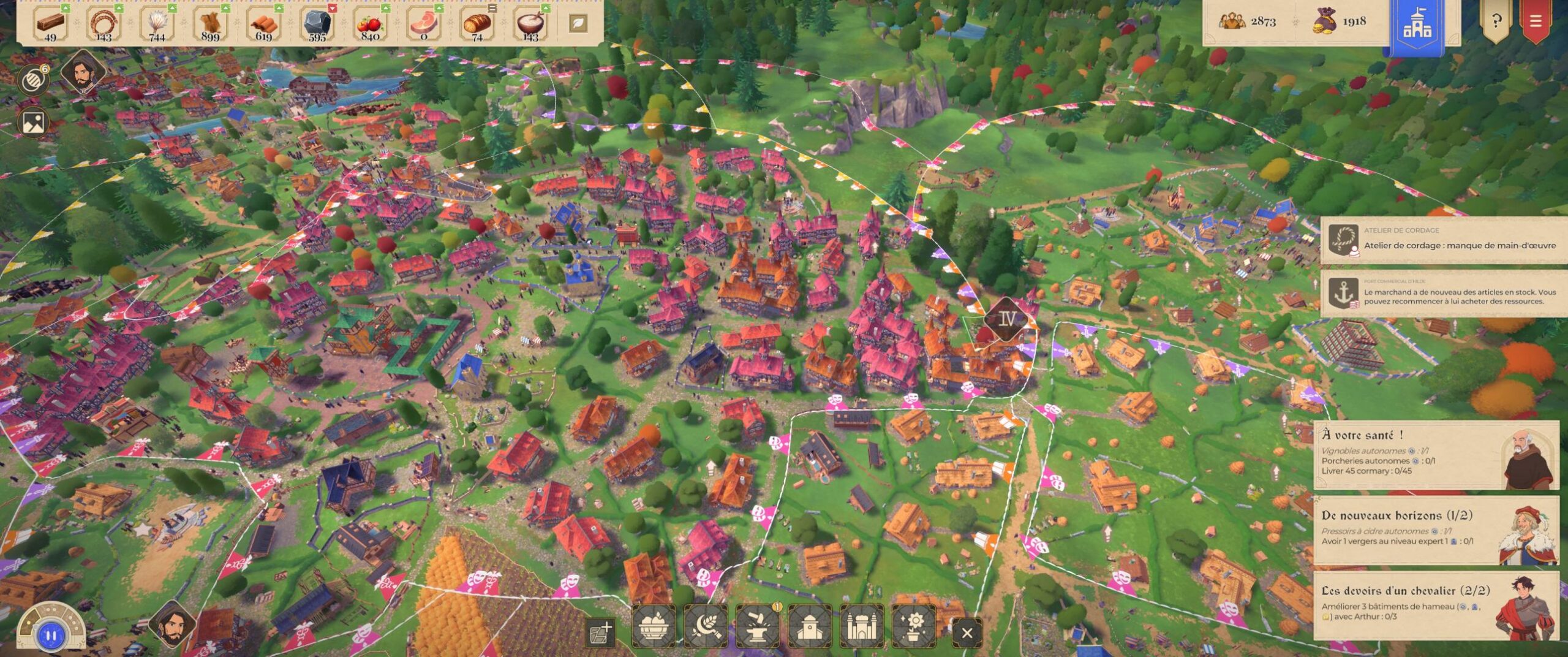This screenshot has width=1568, height=657.
Task: Select the sickle and wheat build category
Action: 706,626
